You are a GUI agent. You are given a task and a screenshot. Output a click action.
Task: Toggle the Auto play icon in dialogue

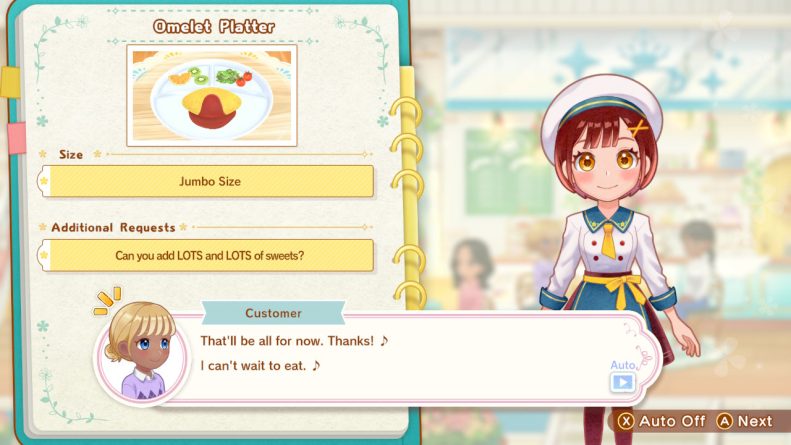623,380
